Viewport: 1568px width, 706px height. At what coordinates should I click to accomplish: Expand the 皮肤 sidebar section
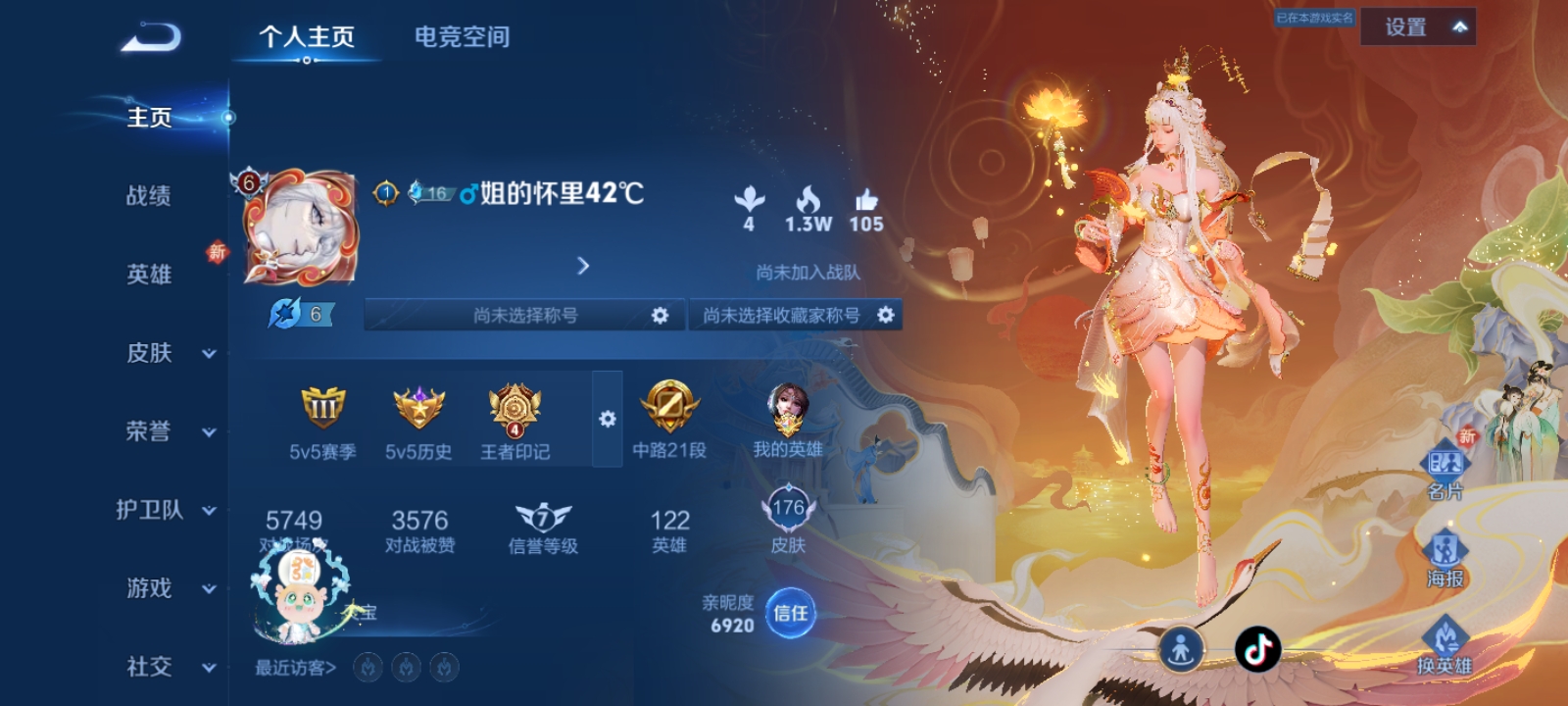(157, 353)
